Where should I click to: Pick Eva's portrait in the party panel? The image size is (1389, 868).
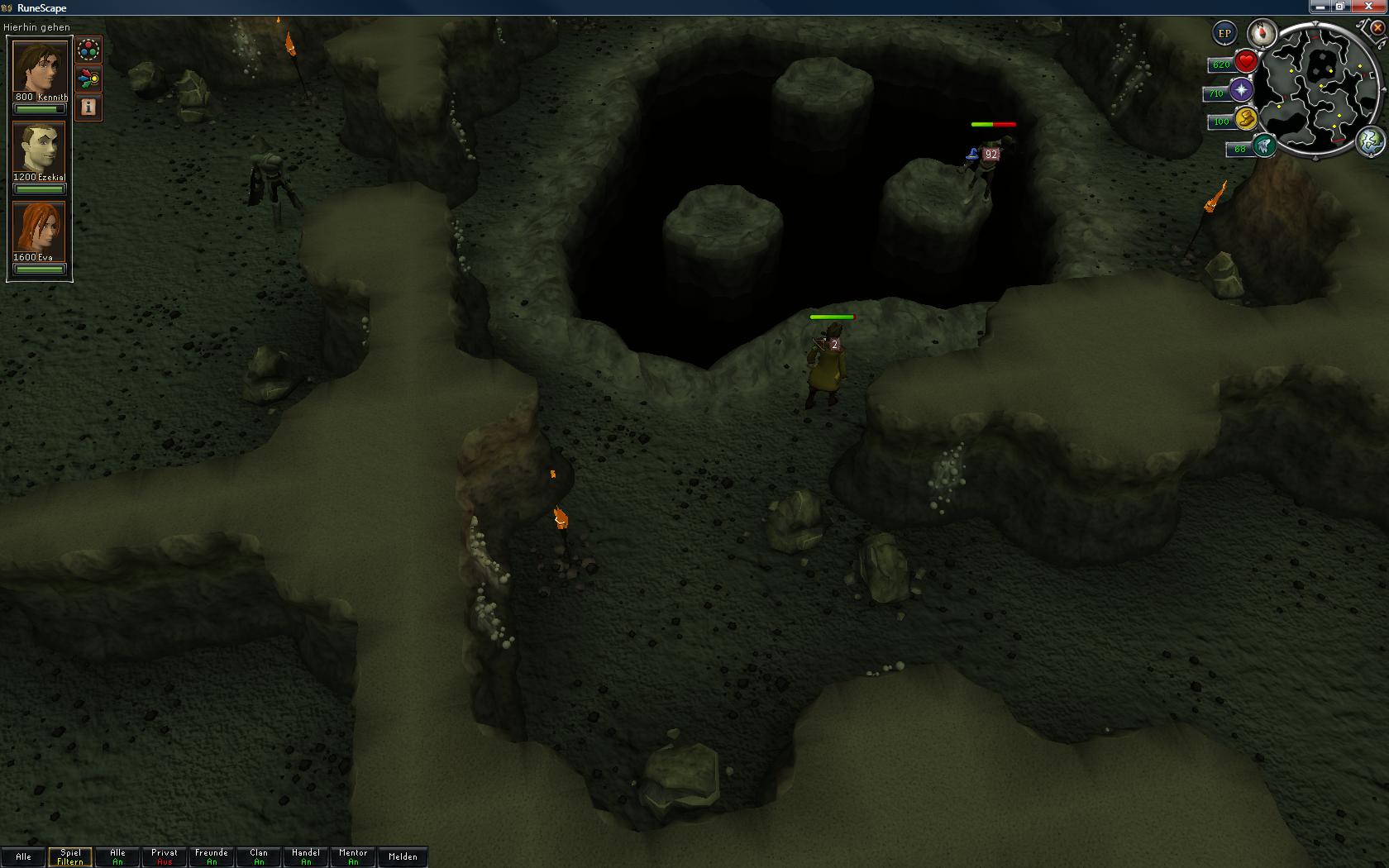click(x=39, y=227)
